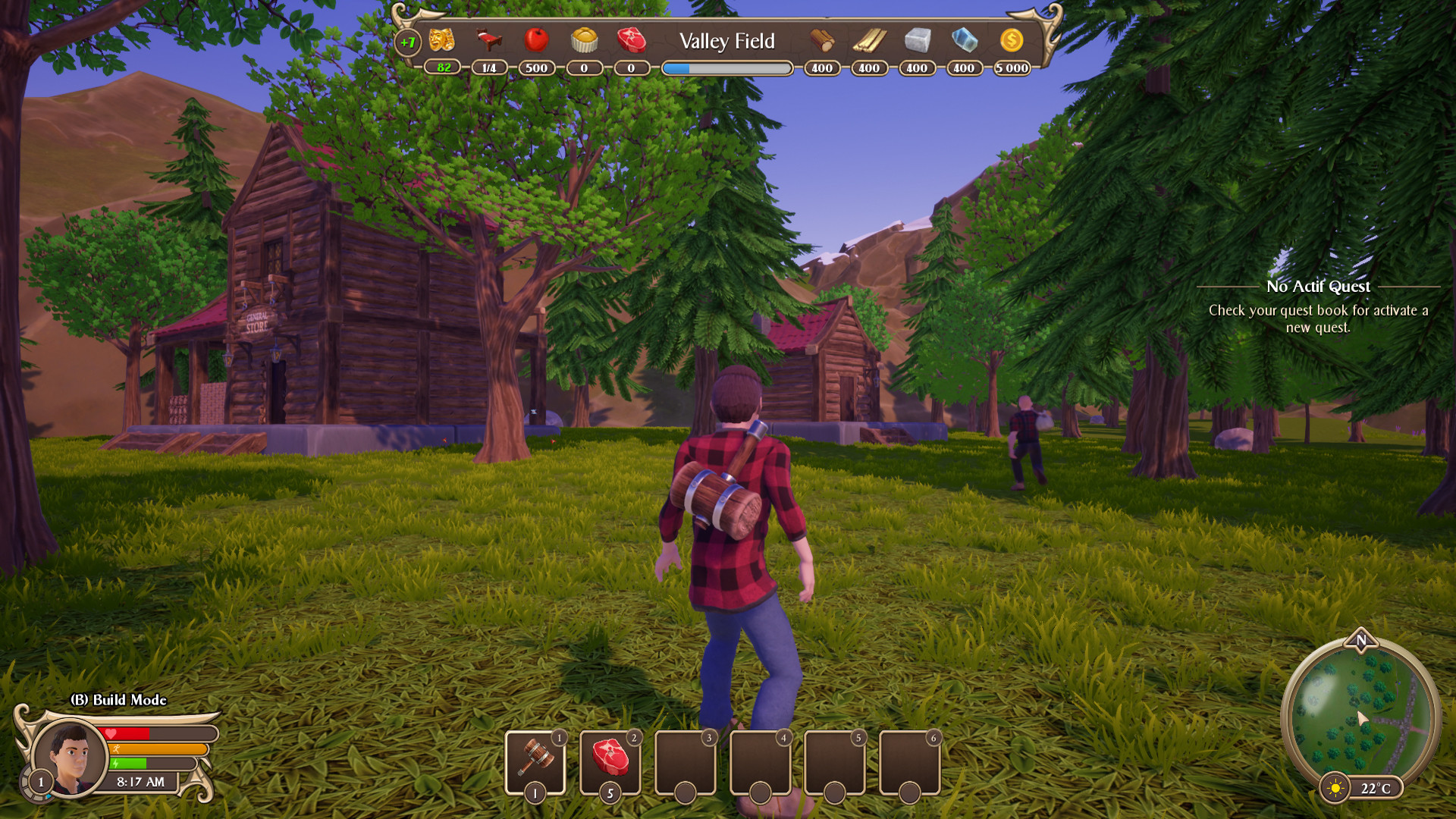Select the gold coin currency icon
Image resolution: width=1456 pixels, height=819 pixels.
1012,39
